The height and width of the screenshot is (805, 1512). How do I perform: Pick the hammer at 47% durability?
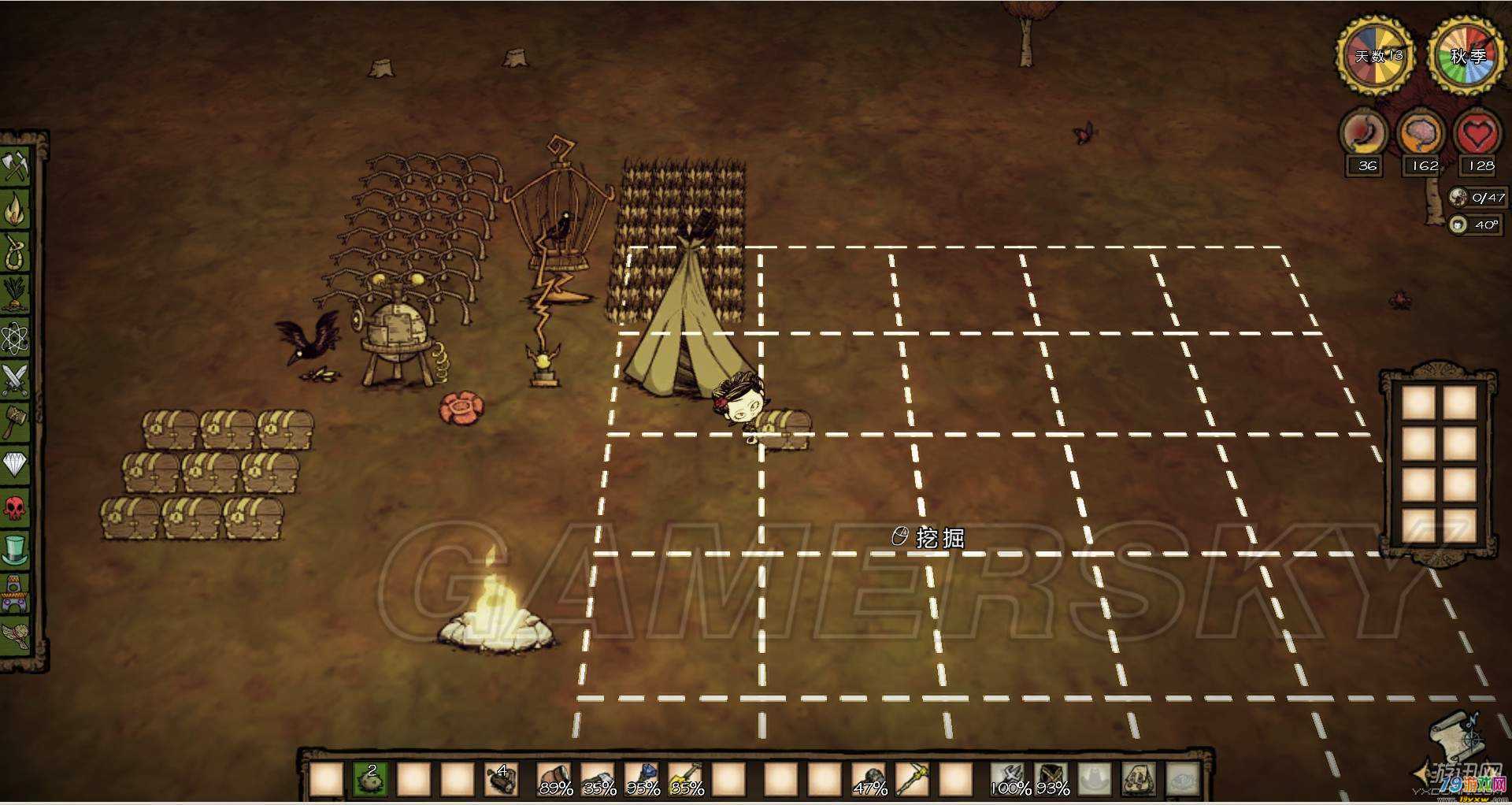coord(869,779)
